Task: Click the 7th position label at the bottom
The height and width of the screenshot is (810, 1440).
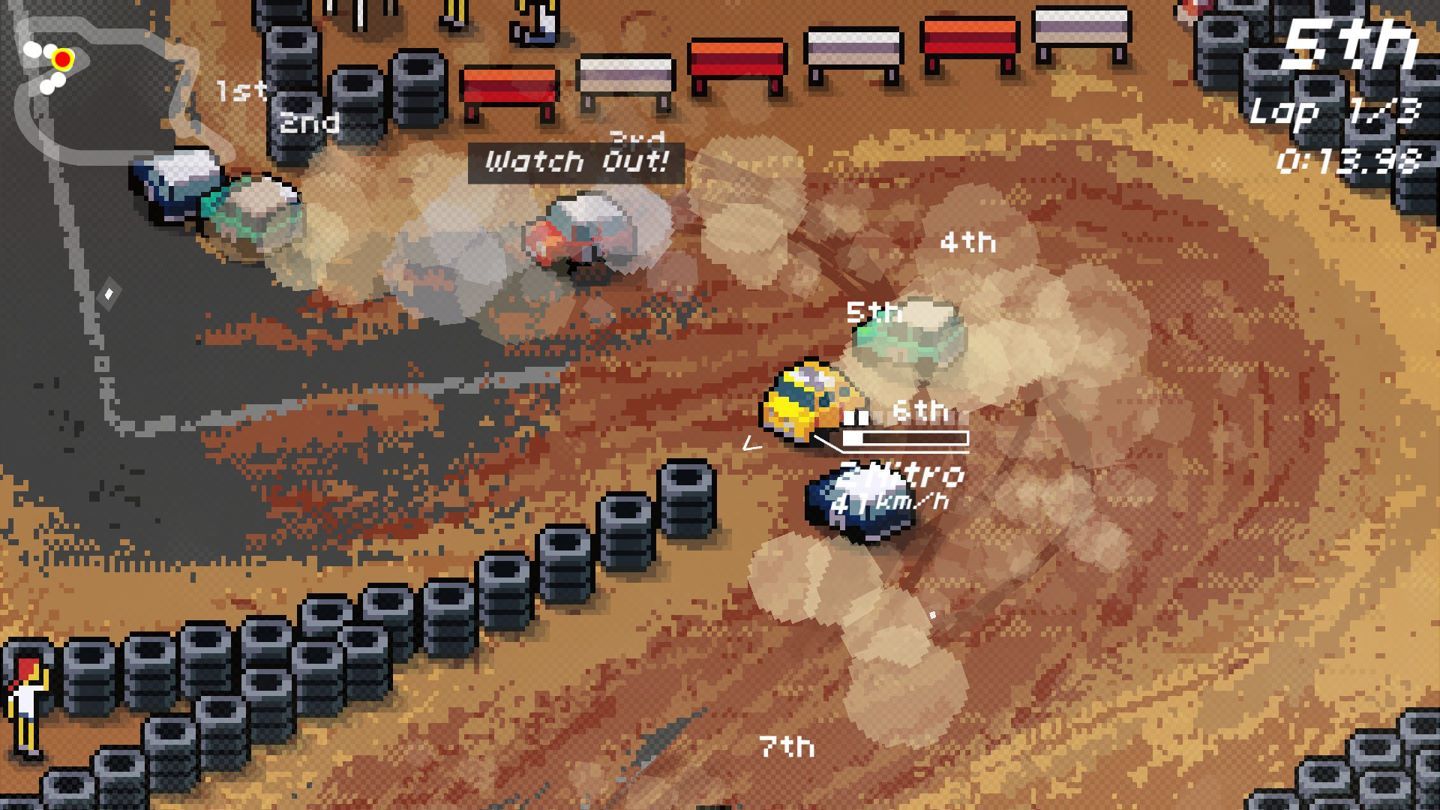Action: tap(787, 746)
